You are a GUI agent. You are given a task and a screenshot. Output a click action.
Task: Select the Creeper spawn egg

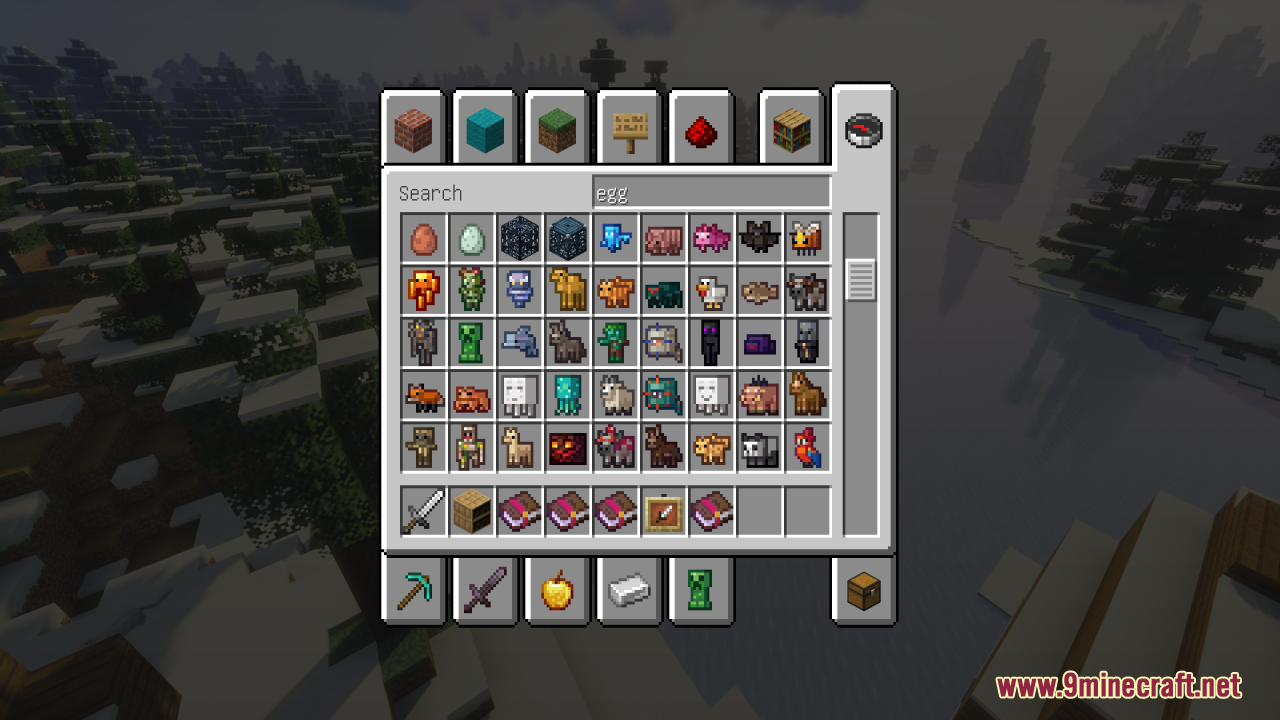click(472, 342)
